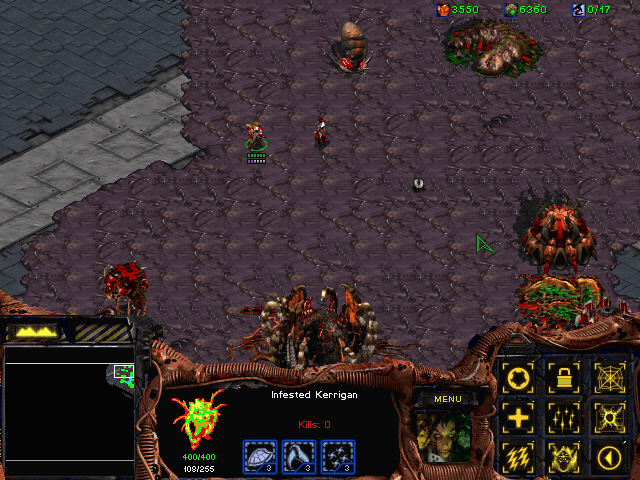The width and height of the screenshot is (640, 480).
Task: Select the ring-shaped command icon
Action: pyautogui.click(x=518, y=378)
